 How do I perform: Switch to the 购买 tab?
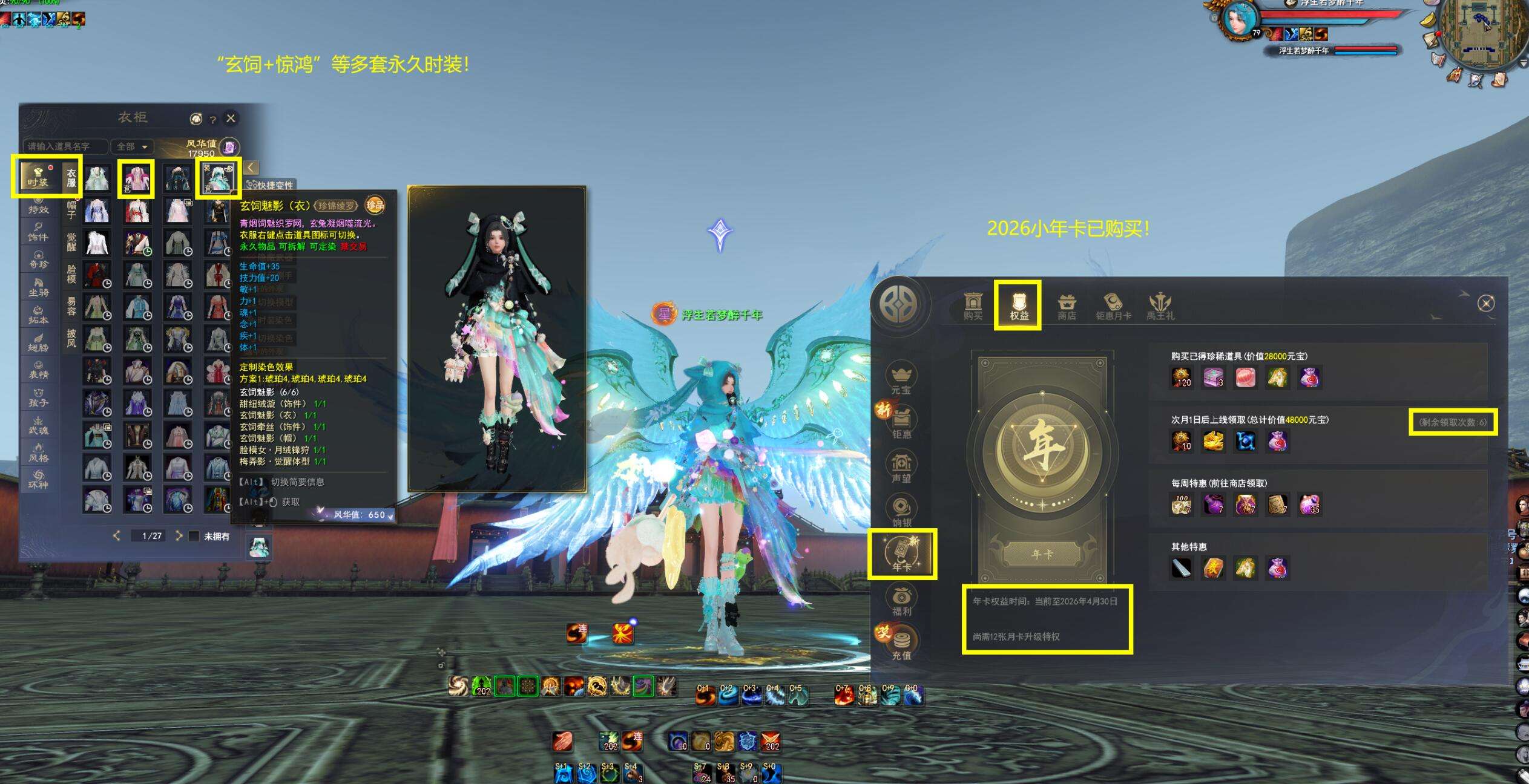973,306
